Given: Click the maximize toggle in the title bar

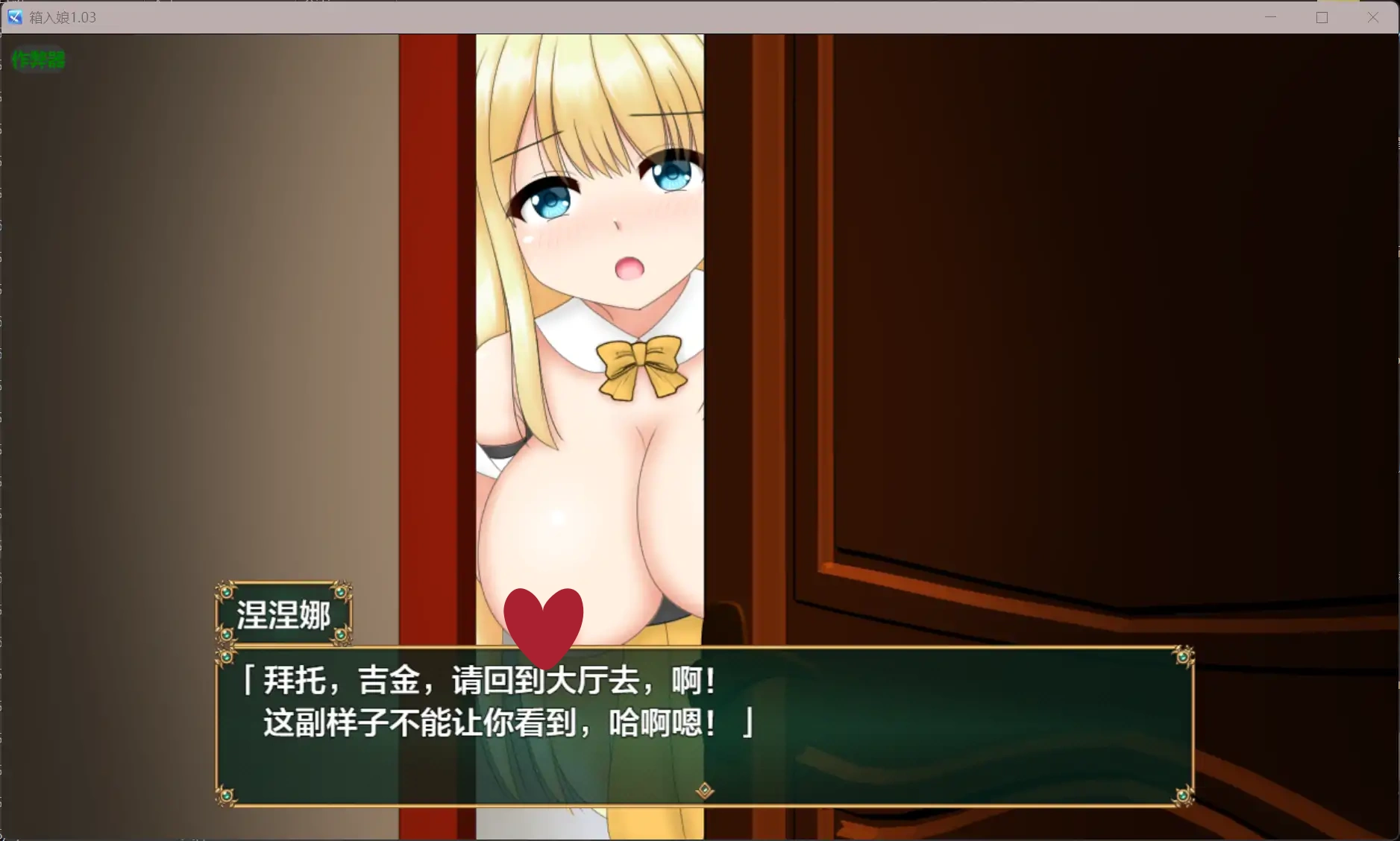Looking at the screenshot, I should click(1322, 16).
